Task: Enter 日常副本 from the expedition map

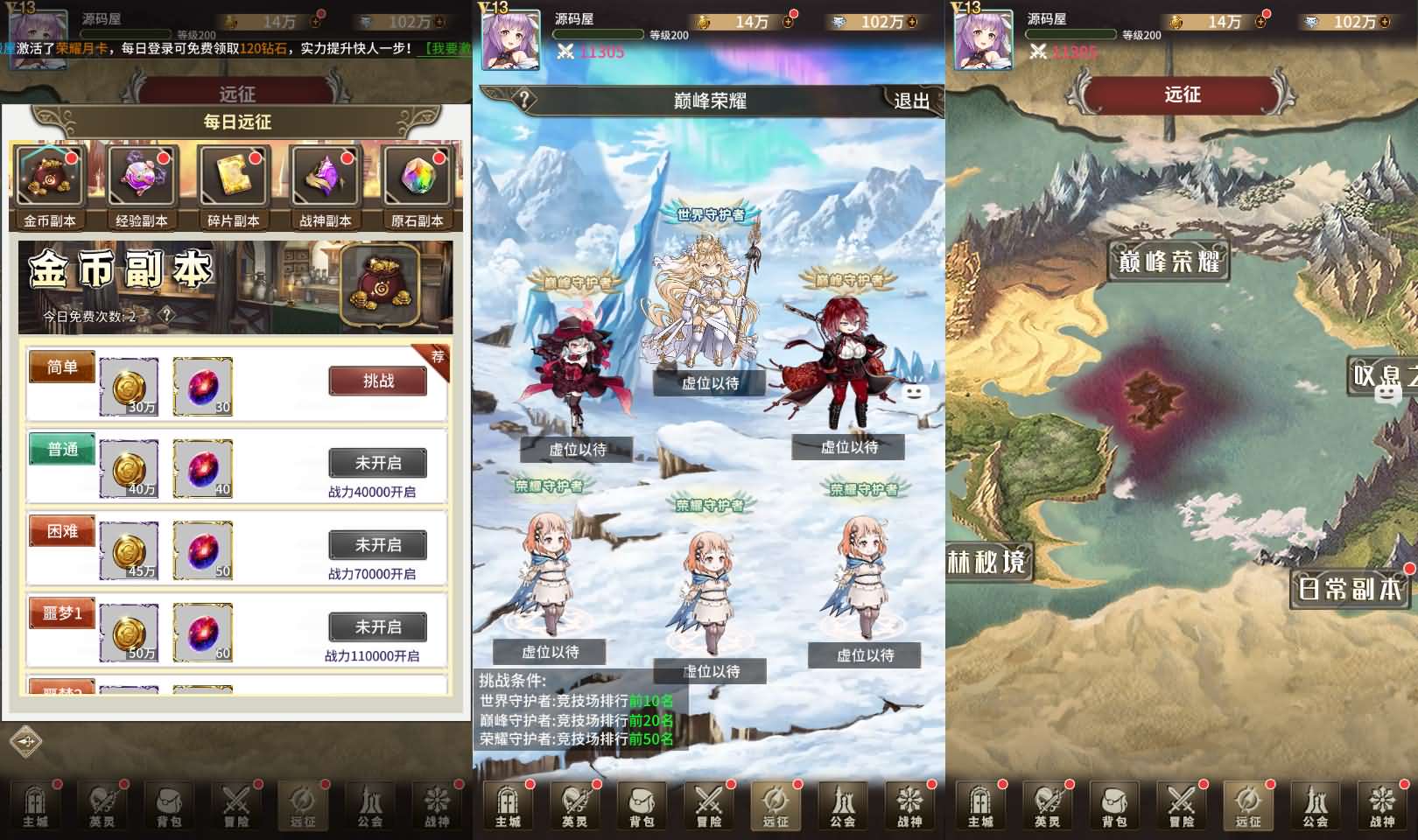Action: tap(1349, 588)
